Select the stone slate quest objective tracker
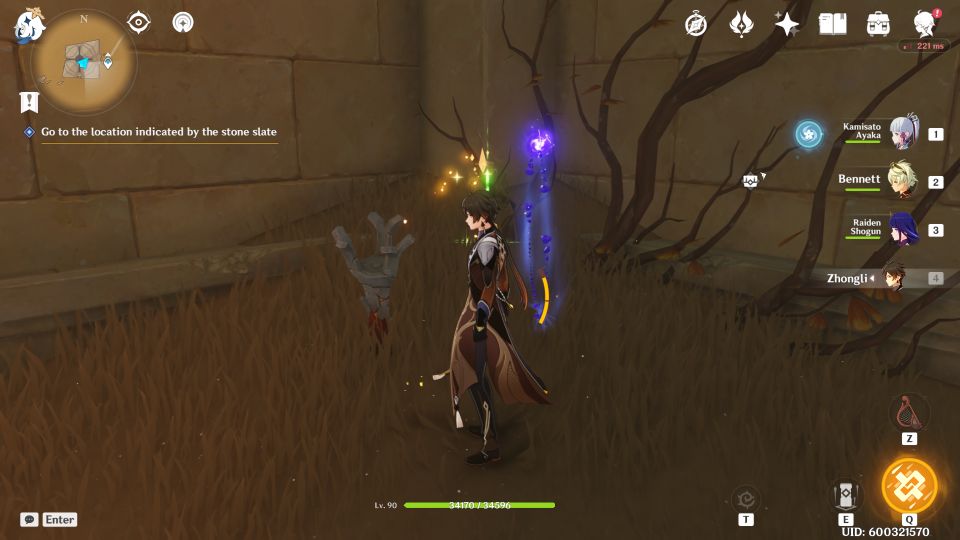 pos(158,132)
